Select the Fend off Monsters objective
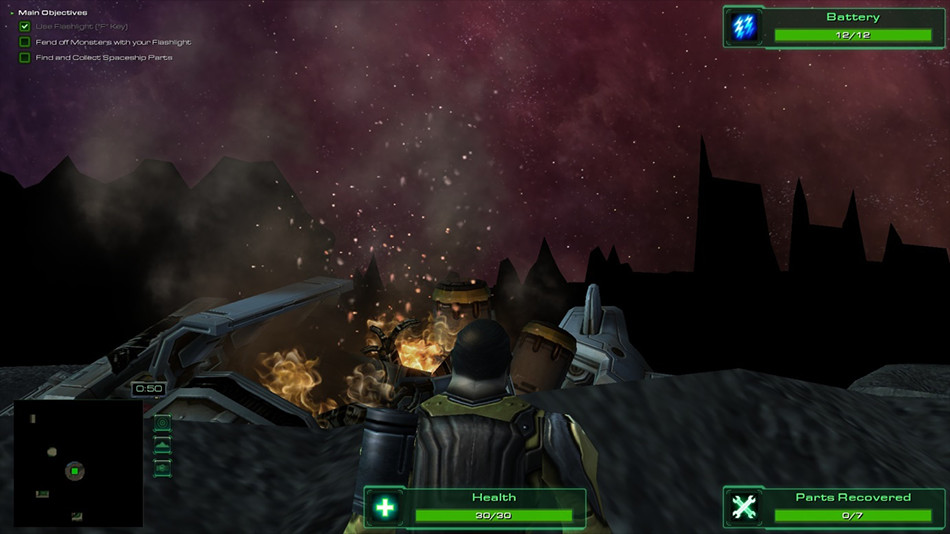The width and height of the screenshot is (950, 534). coord(25,42)
